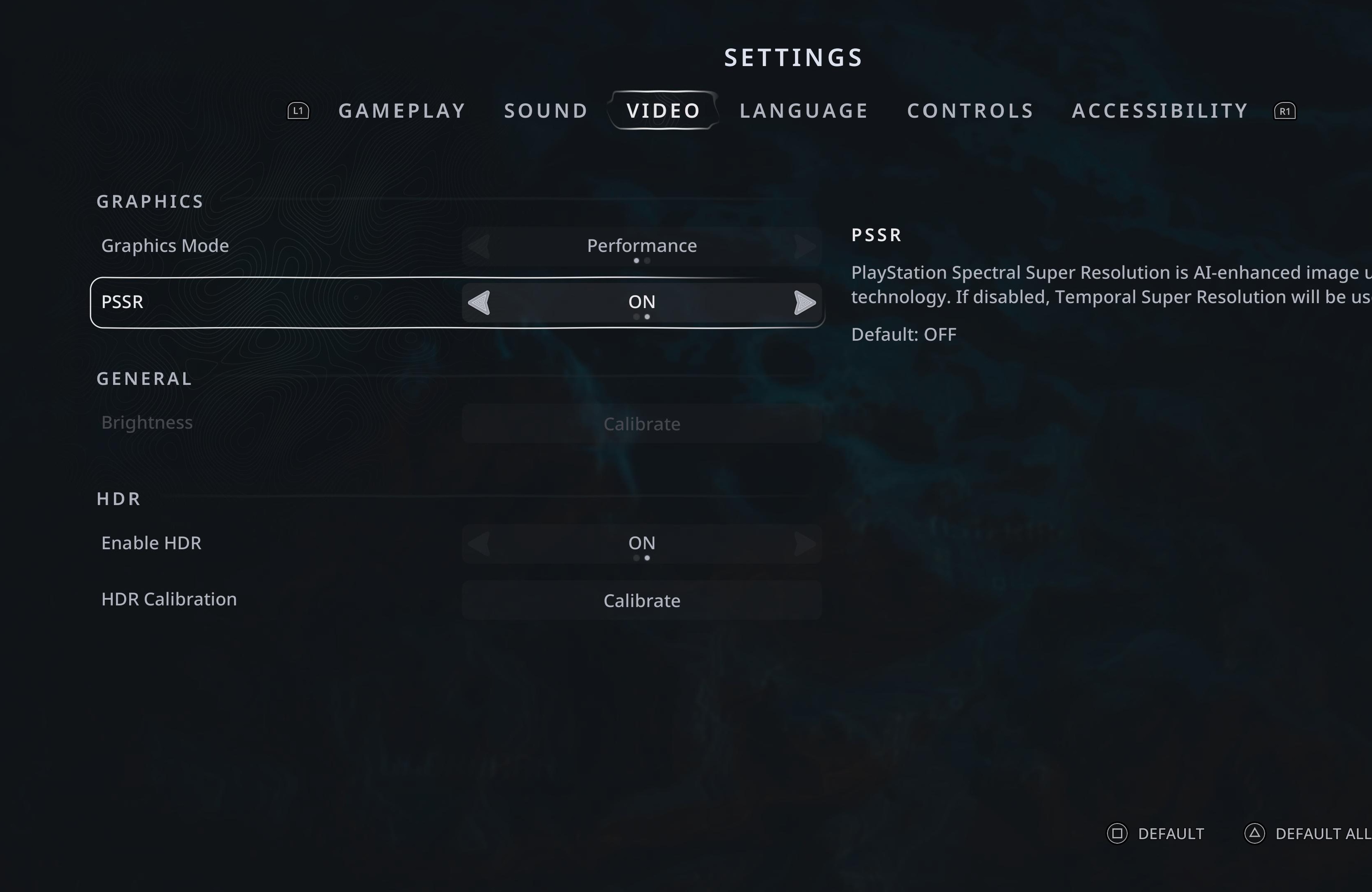
Task: Advance Graphics Mode with its right arrow
Action: 804,247
